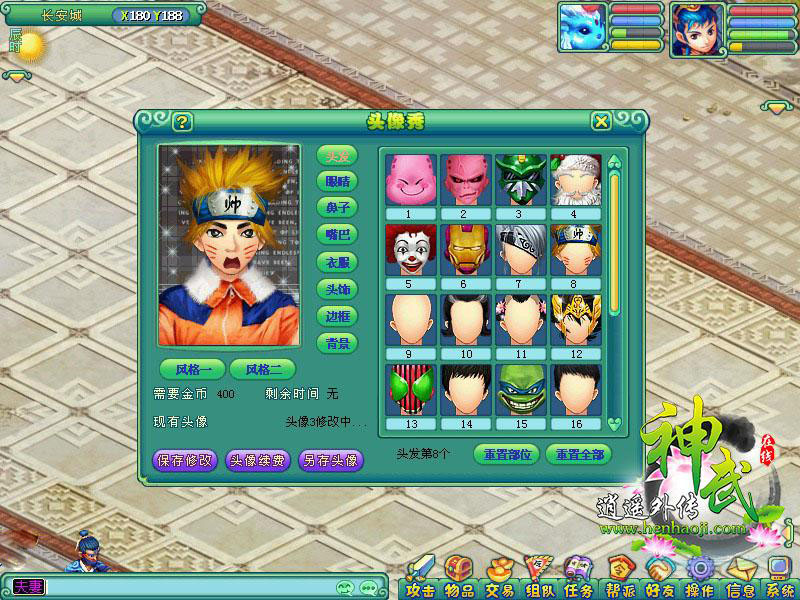Open the 头饰 headwear category
This screenshot has width=800, height=600.
pos(338,289)
